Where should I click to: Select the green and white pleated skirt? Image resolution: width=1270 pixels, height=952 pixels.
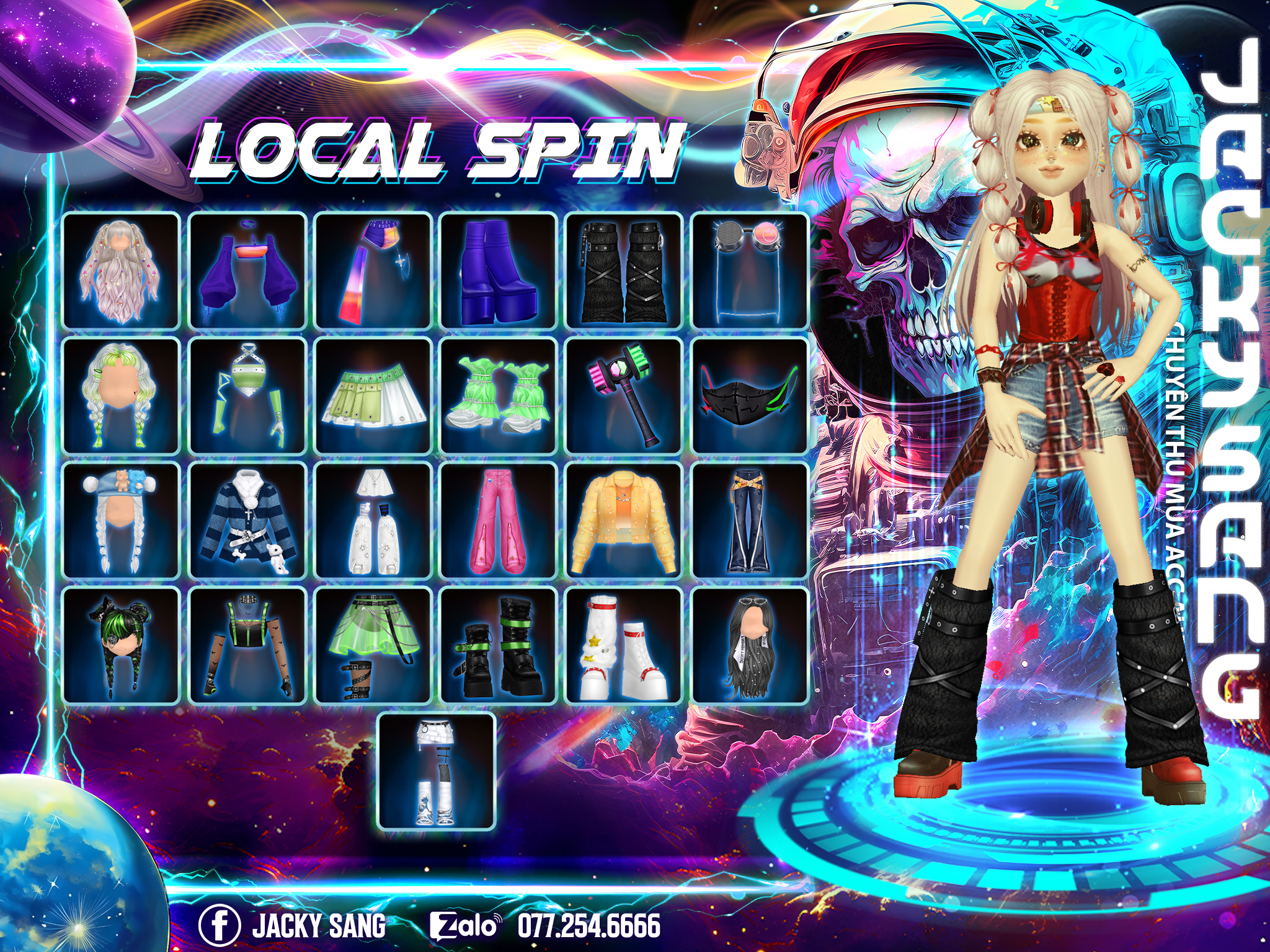tap(373, 396)
